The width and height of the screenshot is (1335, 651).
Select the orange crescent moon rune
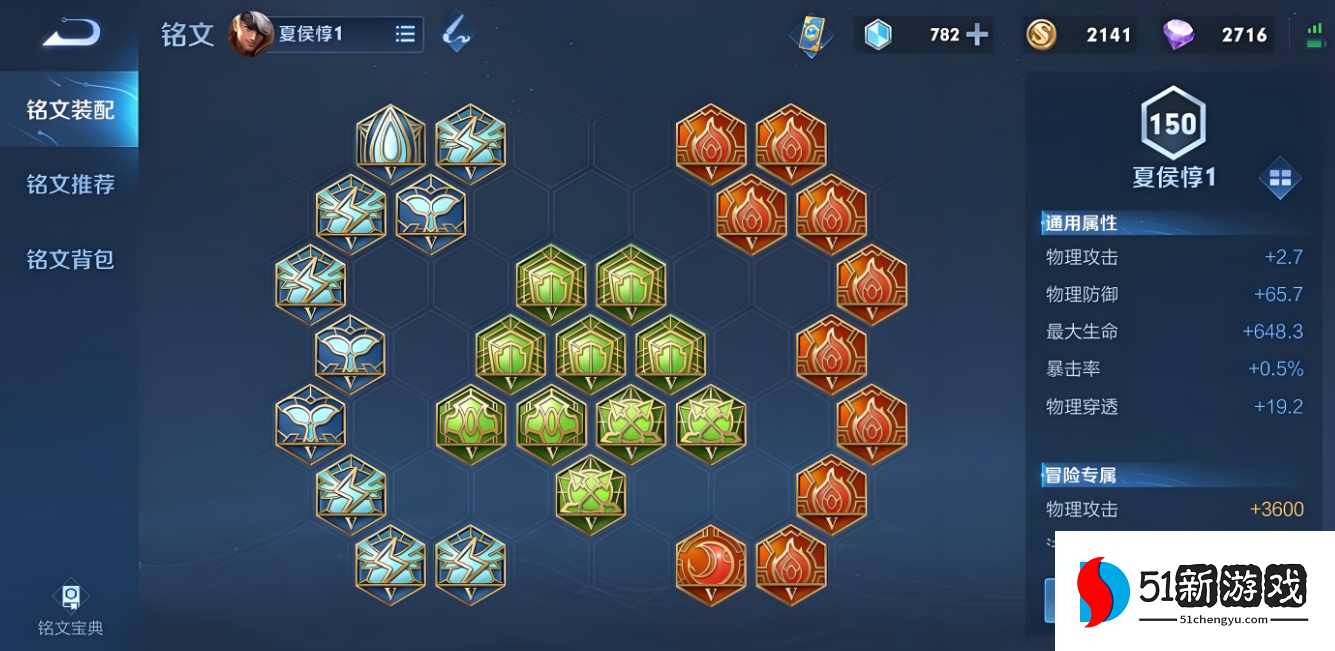[x=711, y=565]
